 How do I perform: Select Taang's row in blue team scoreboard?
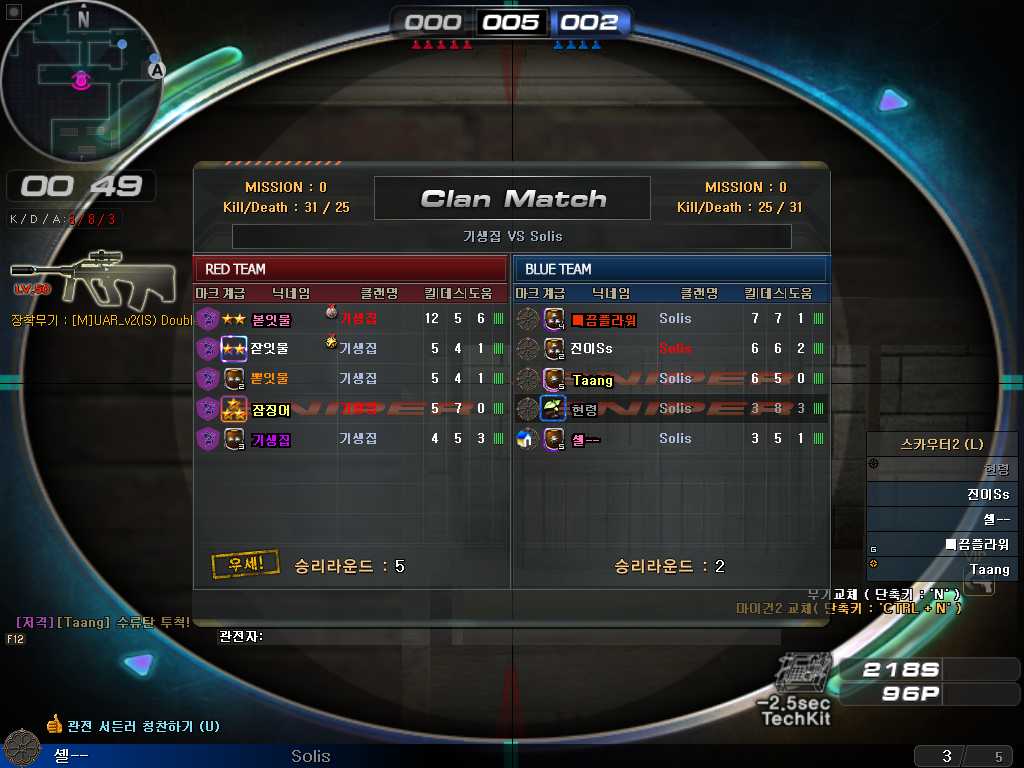coord(670,378)
